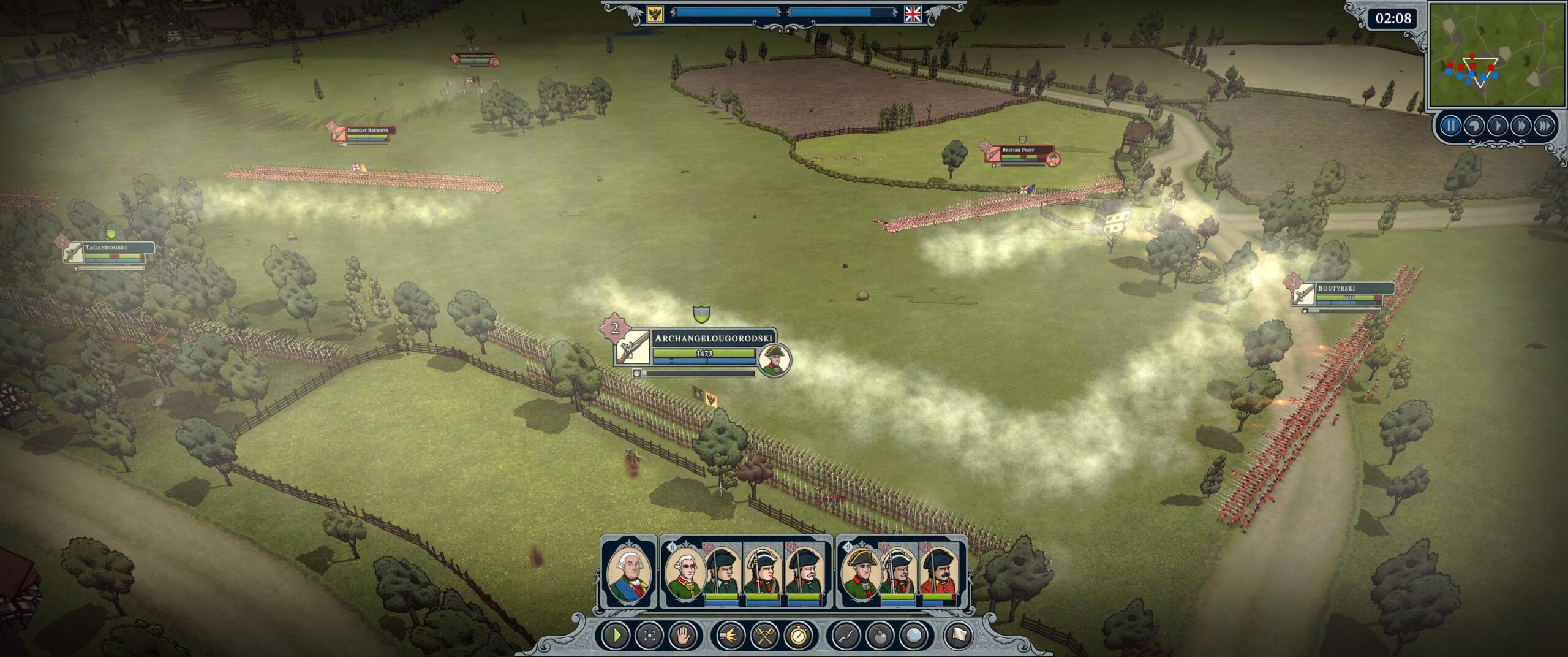Order units to halt with hand icon
1568x657 pixels.
(x=683, y=636)
